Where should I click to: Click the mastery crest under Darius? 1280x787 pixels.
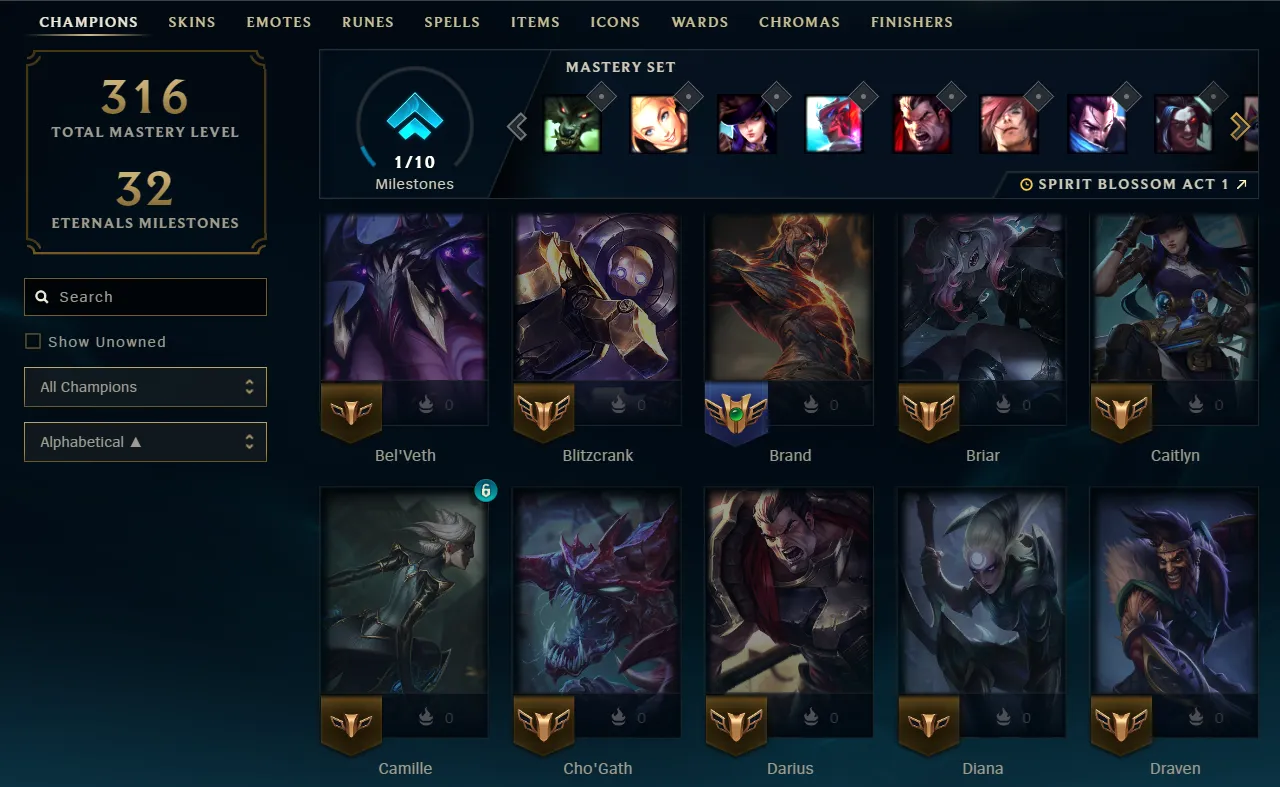click(736, 725)
